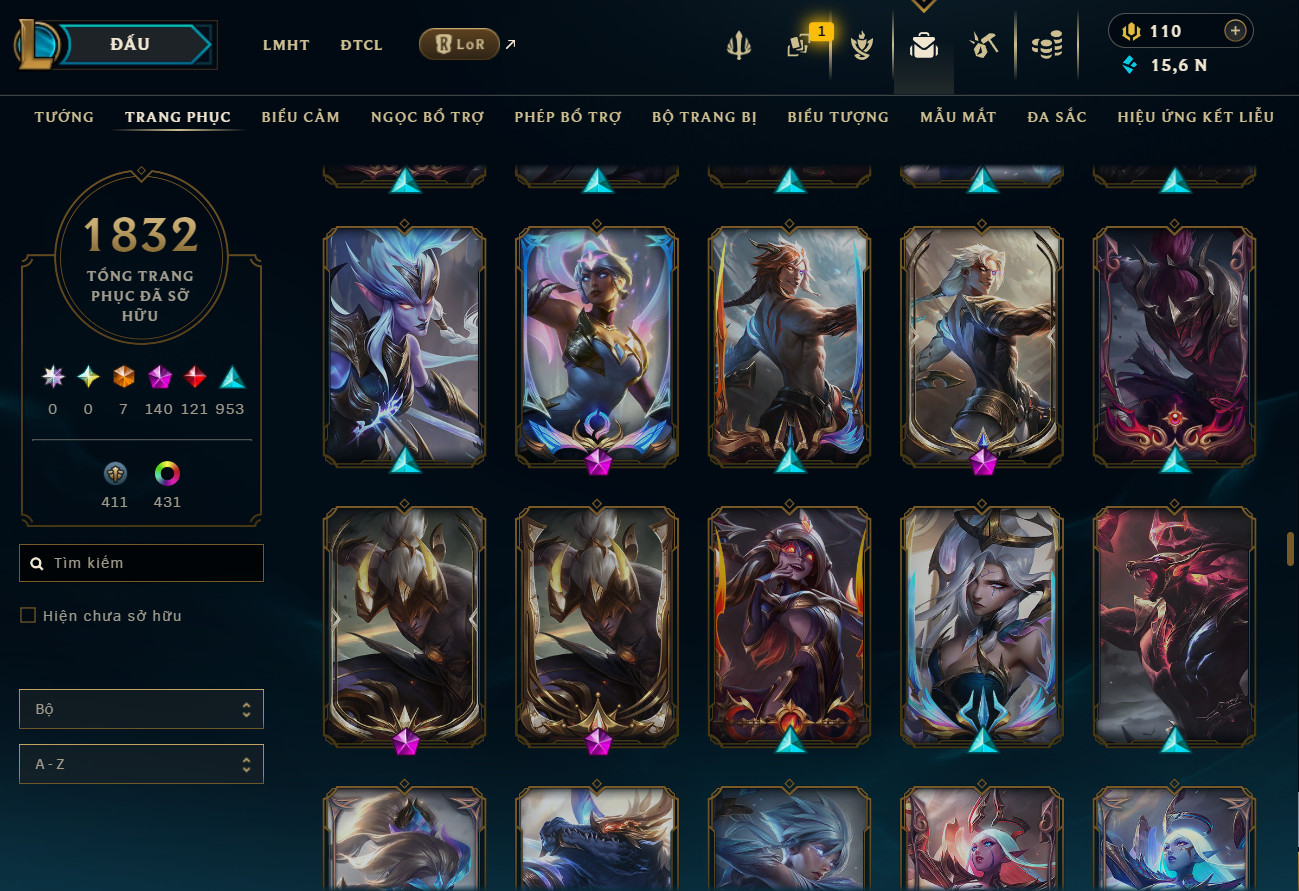The image size is (1299, 891).
Task: Click the Tìm kiếm search field
Action: click(x=142, y=563)
